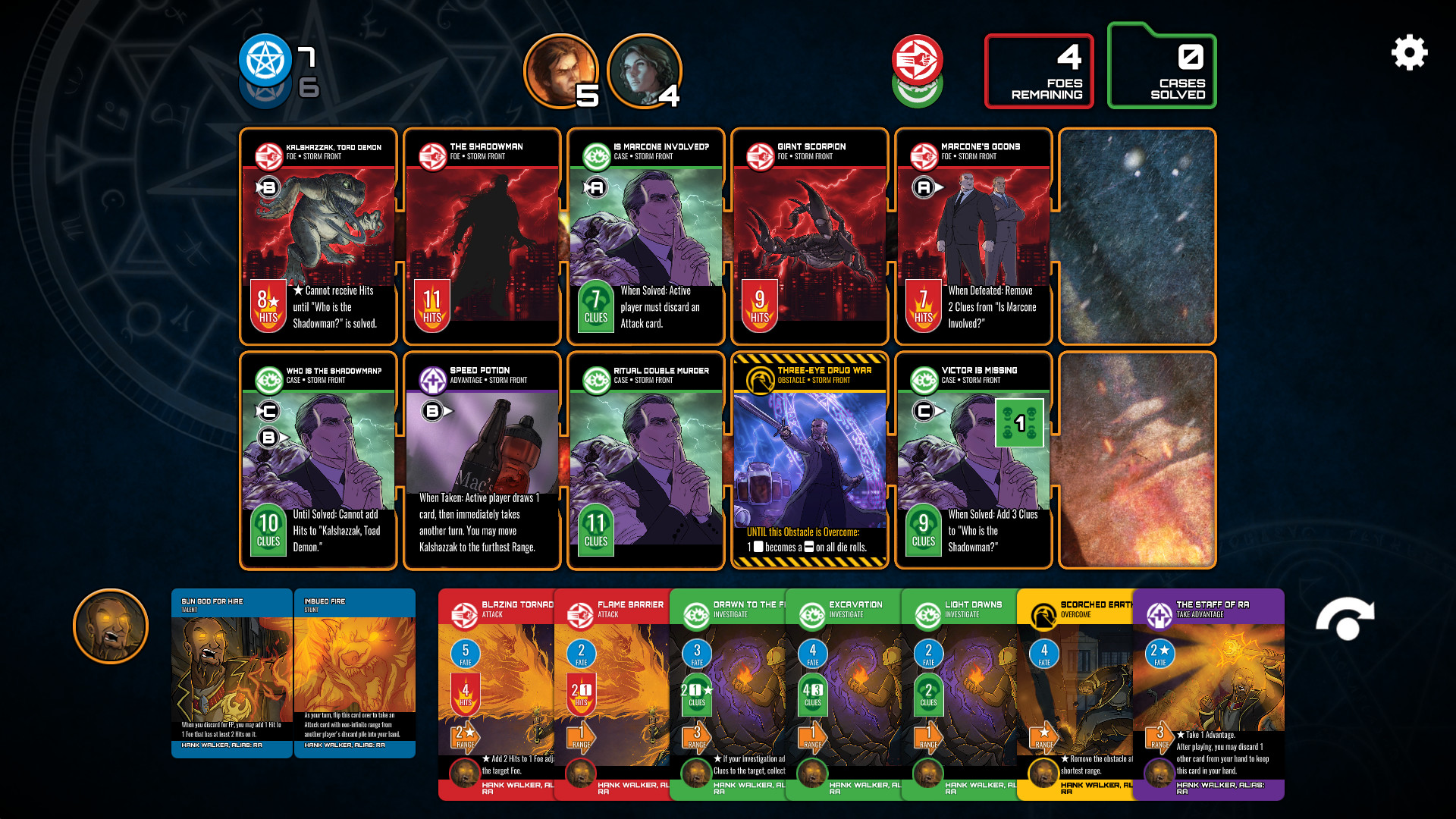
Task: Click the blue Fate points pentagram counter
Action: click(265, 57)
